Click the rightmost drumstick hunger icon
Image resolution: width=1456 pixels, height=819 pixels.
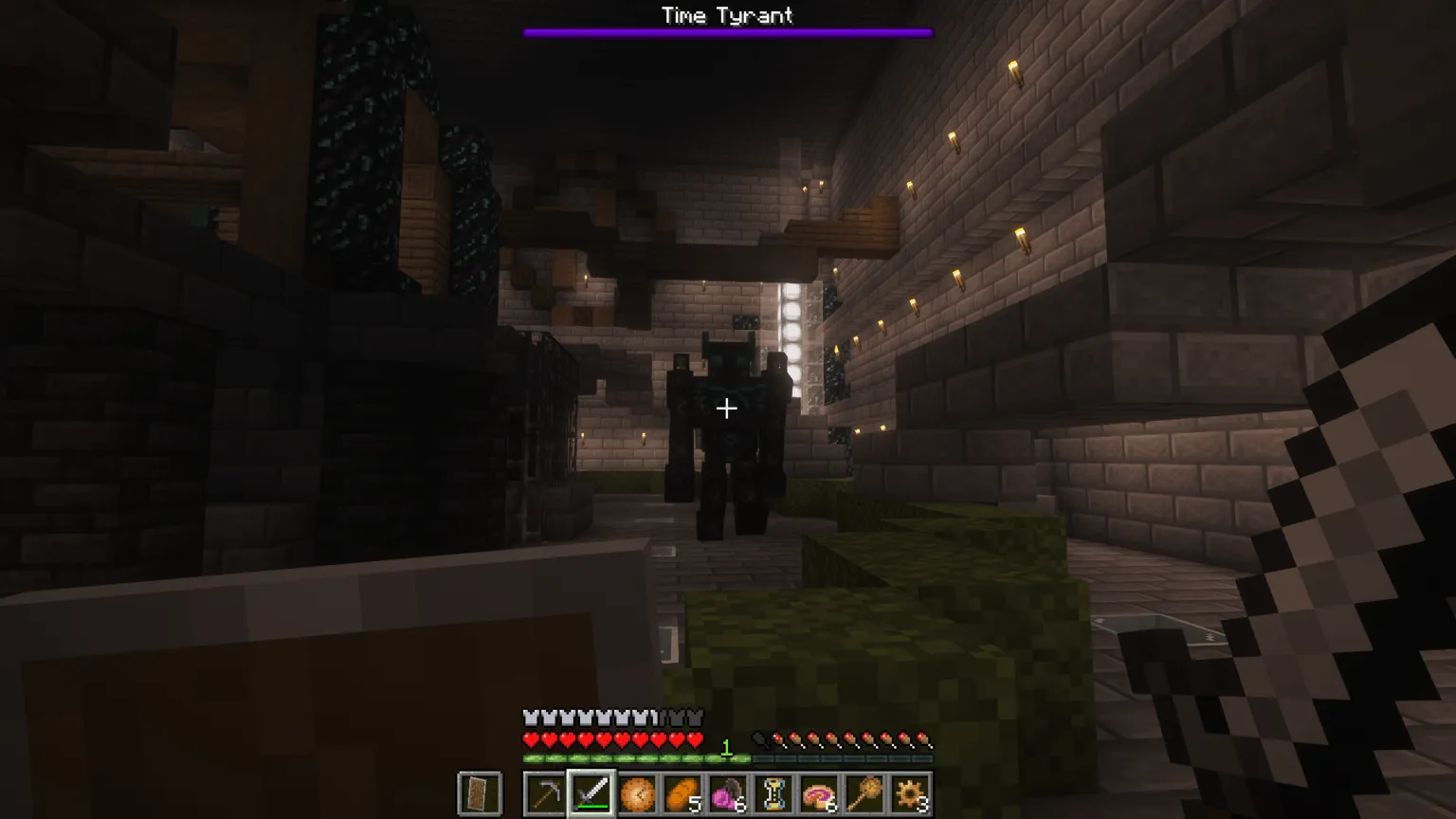(x=922, y=737)
